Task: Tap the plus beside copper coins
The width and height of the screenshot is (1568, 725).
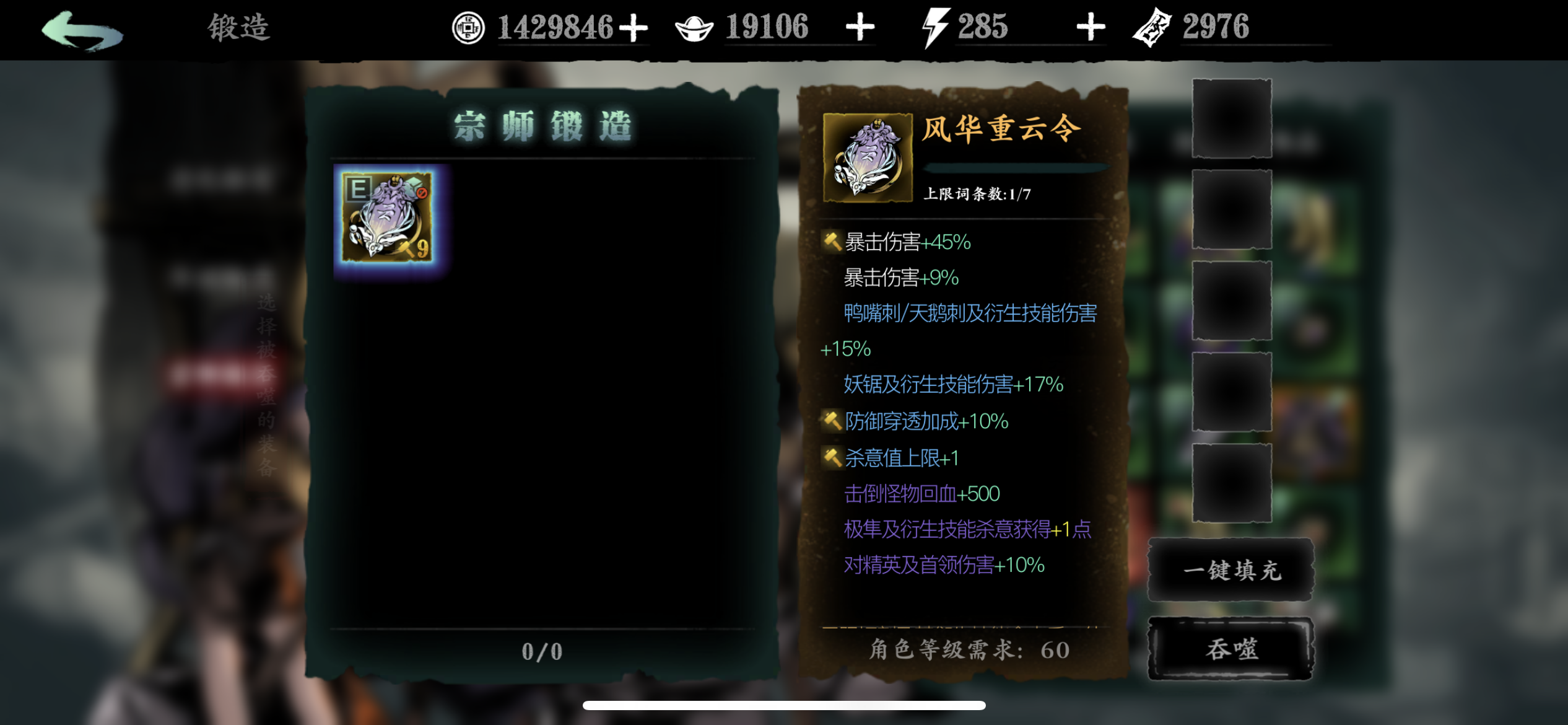Action: pos(634,26)
